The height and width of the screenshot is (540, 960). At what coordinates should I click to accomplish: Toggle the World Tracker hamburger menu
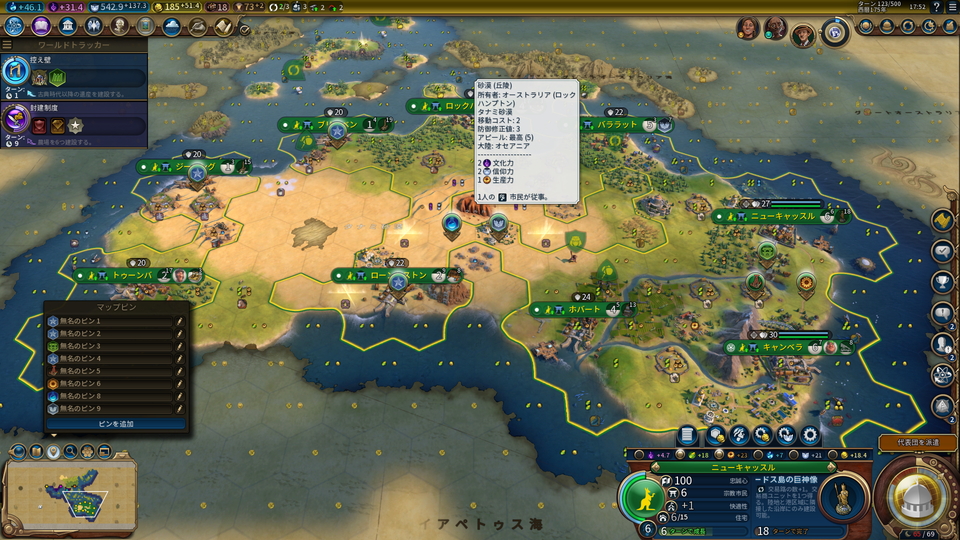[7, 45]
